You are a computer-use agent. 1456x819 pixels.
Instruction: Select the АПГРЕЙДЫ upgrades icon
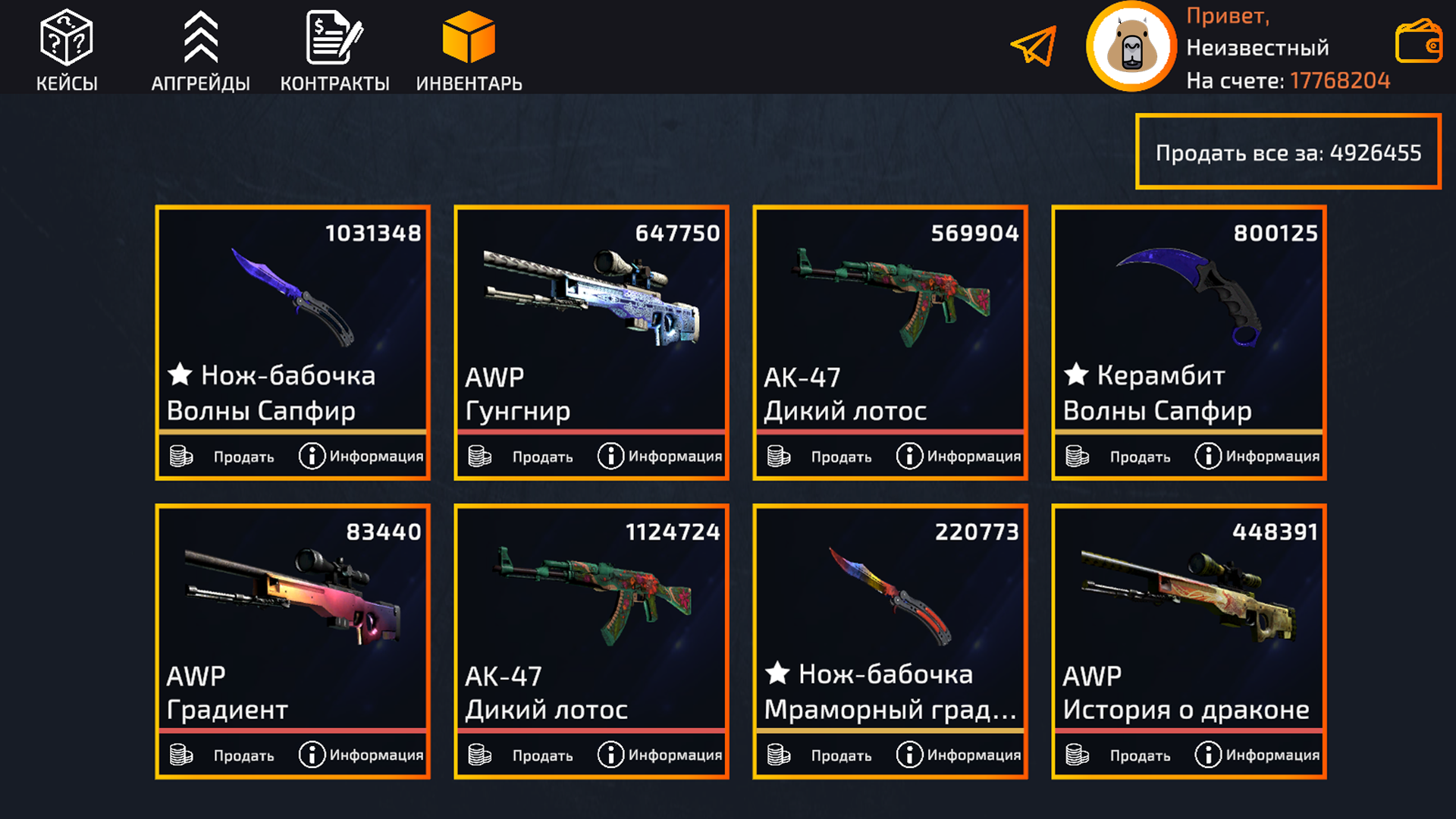[x=200, y=38]
